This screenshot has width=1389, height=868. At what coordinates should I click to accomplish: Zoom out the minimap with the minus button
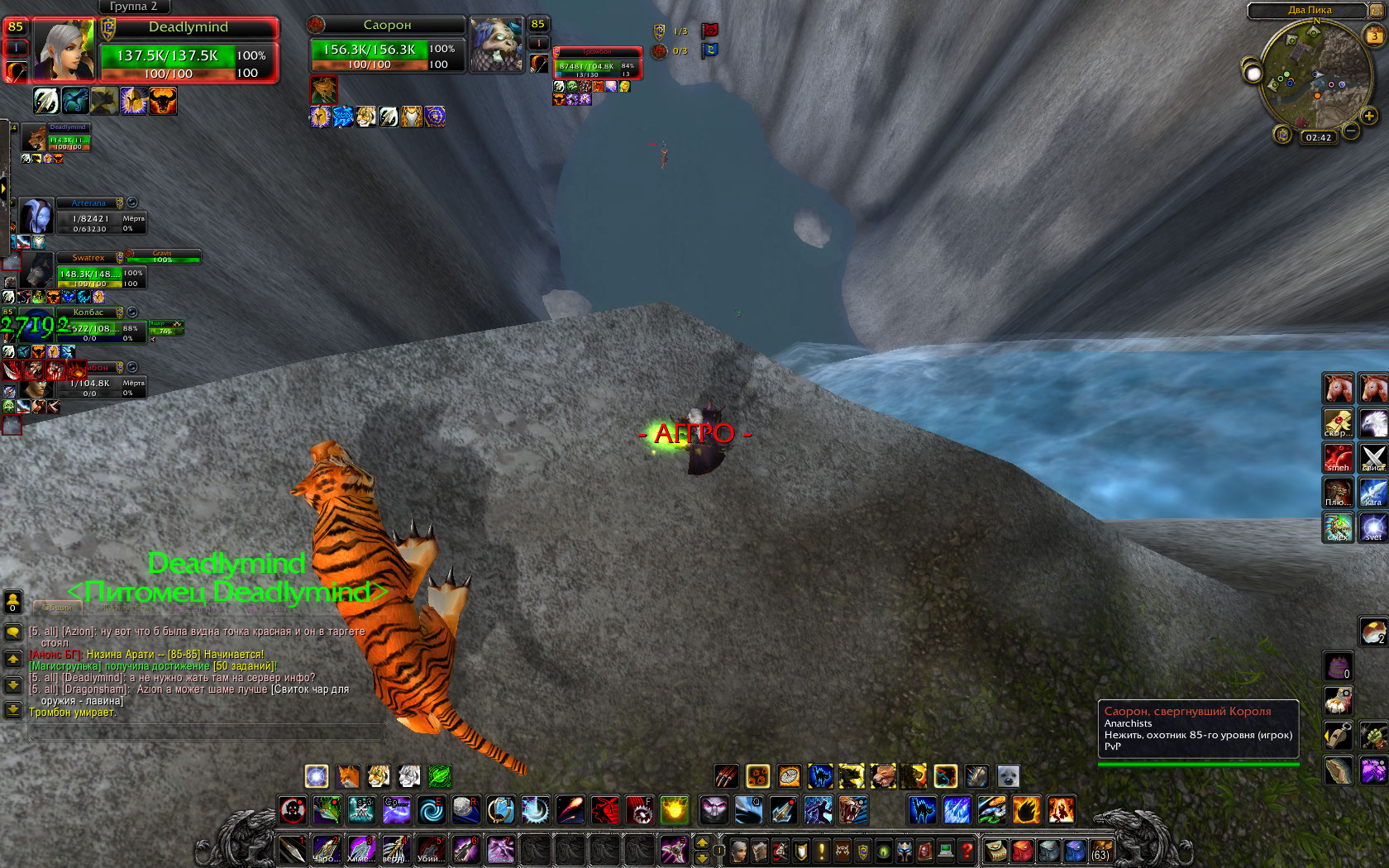[x=1351, y=131]
